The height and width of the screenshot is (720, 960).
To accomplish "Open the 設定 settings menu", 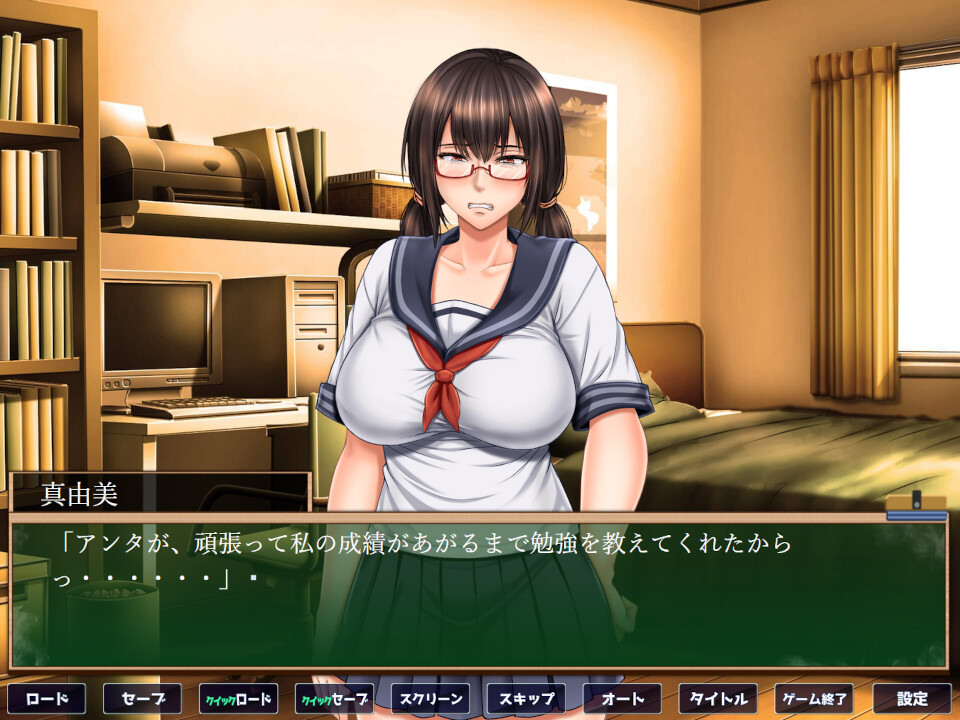I will pyautogui.click(x=911, y=698).
